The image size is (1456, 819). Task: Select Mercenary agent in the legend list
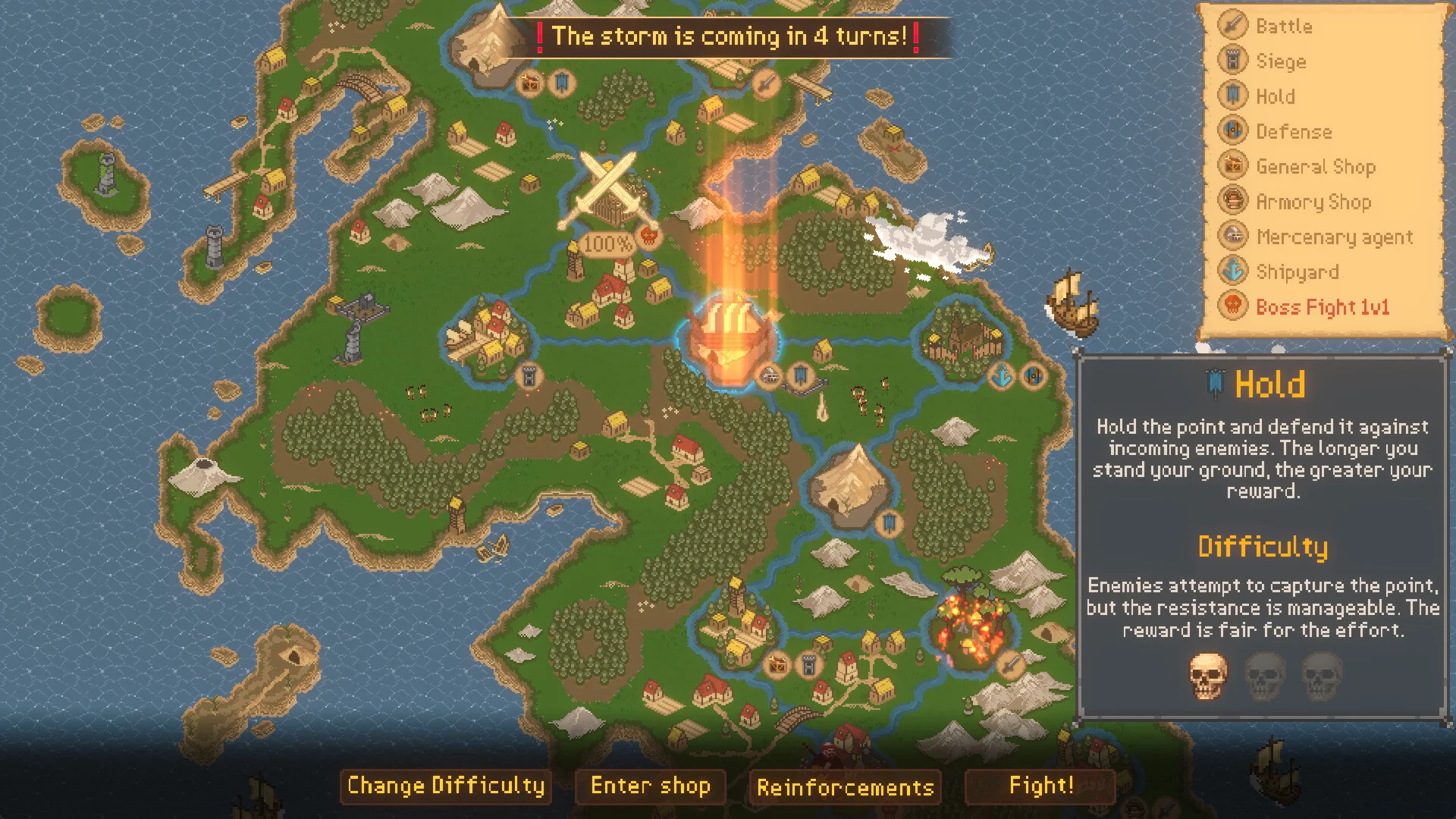point(1333,237)
